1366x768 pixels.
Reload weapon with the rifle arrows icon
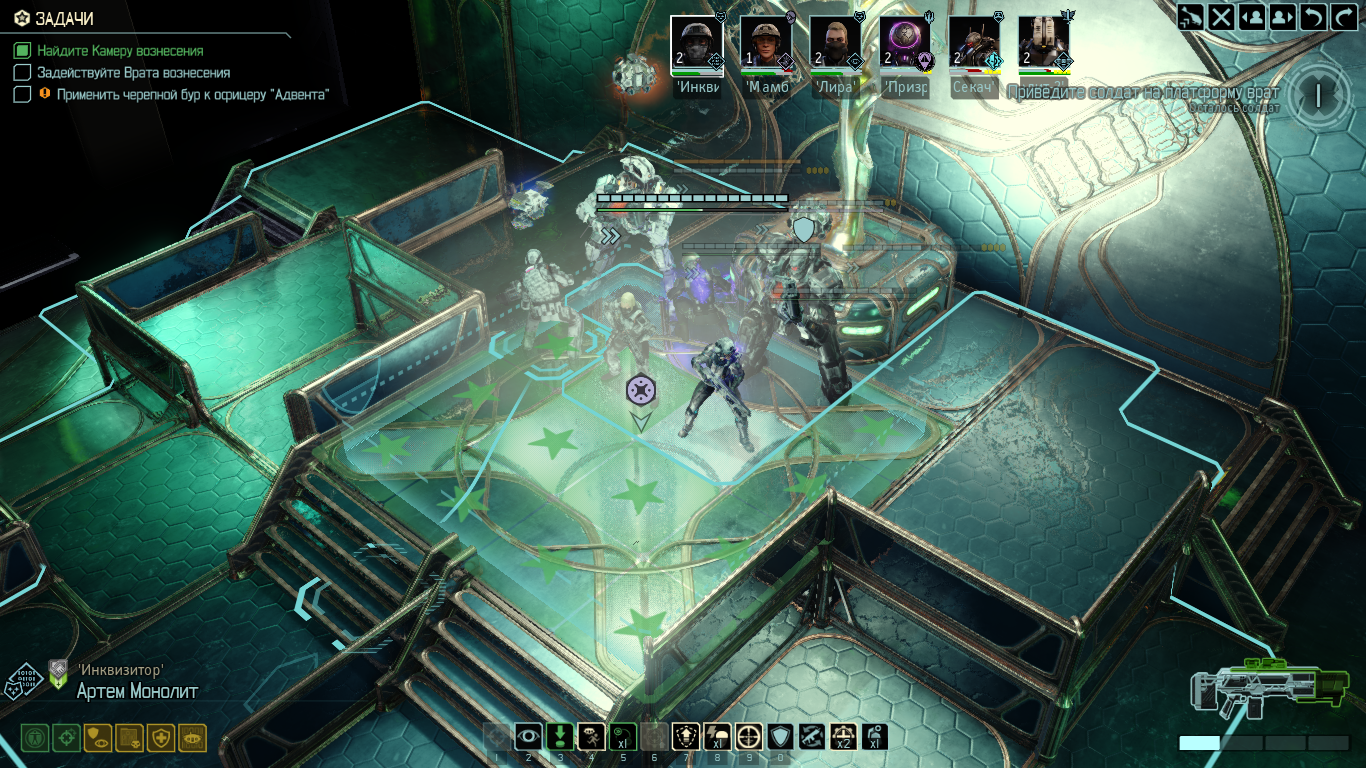pos(811,737)
